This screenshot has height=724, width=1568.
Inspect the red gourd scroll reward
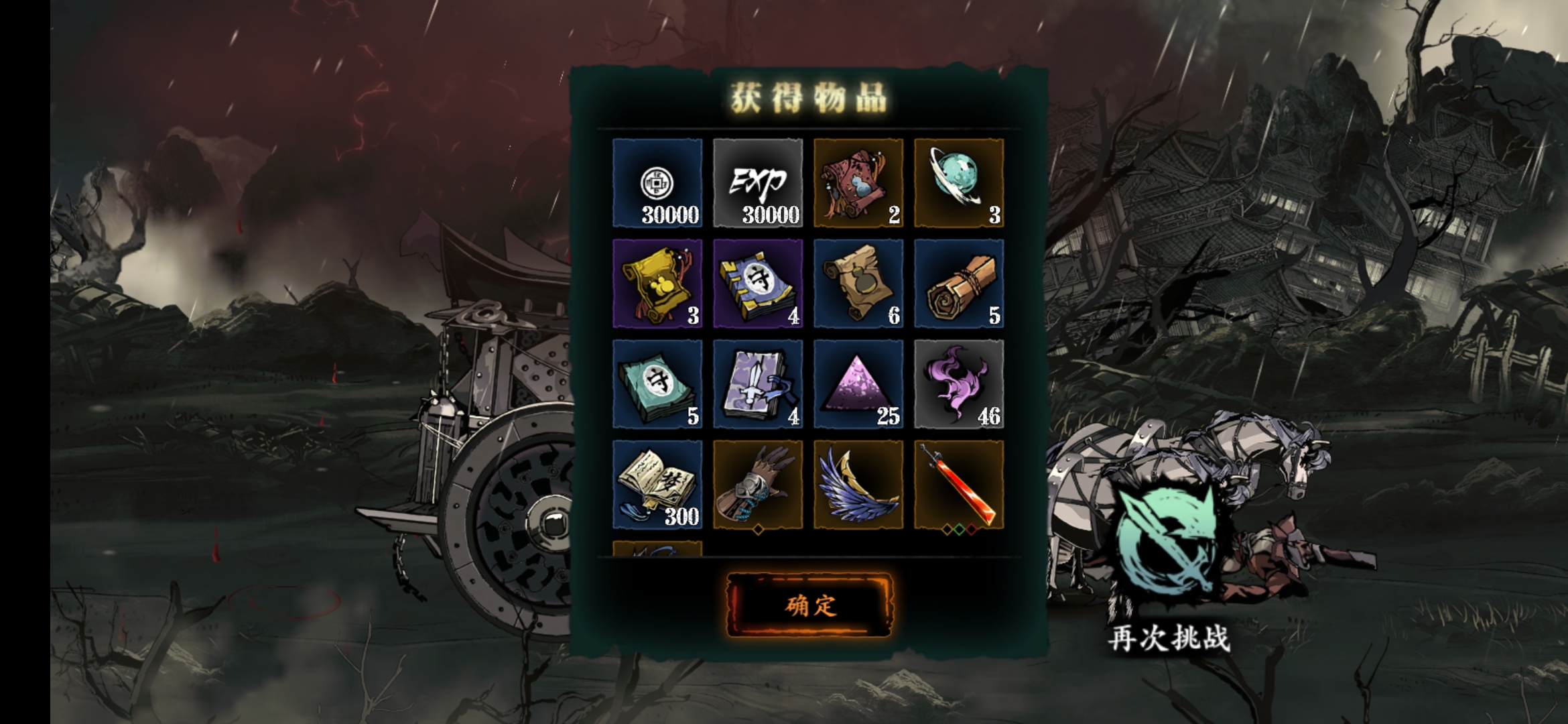pyautogui.click(x=858, y=183)
